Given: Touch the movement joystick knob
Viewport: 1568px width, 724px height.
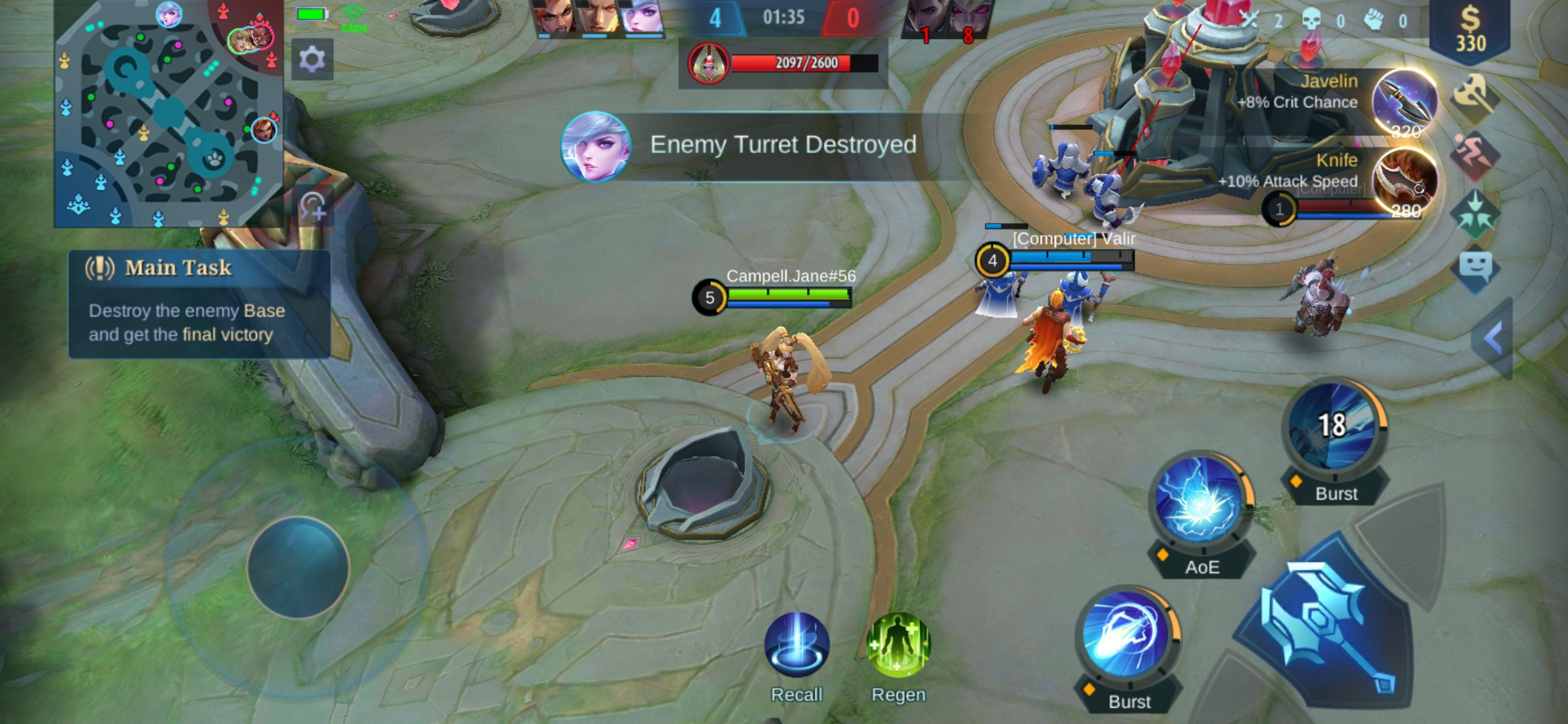Looking at the screenshot, I should pyautogui.click(x=298, y=567).
